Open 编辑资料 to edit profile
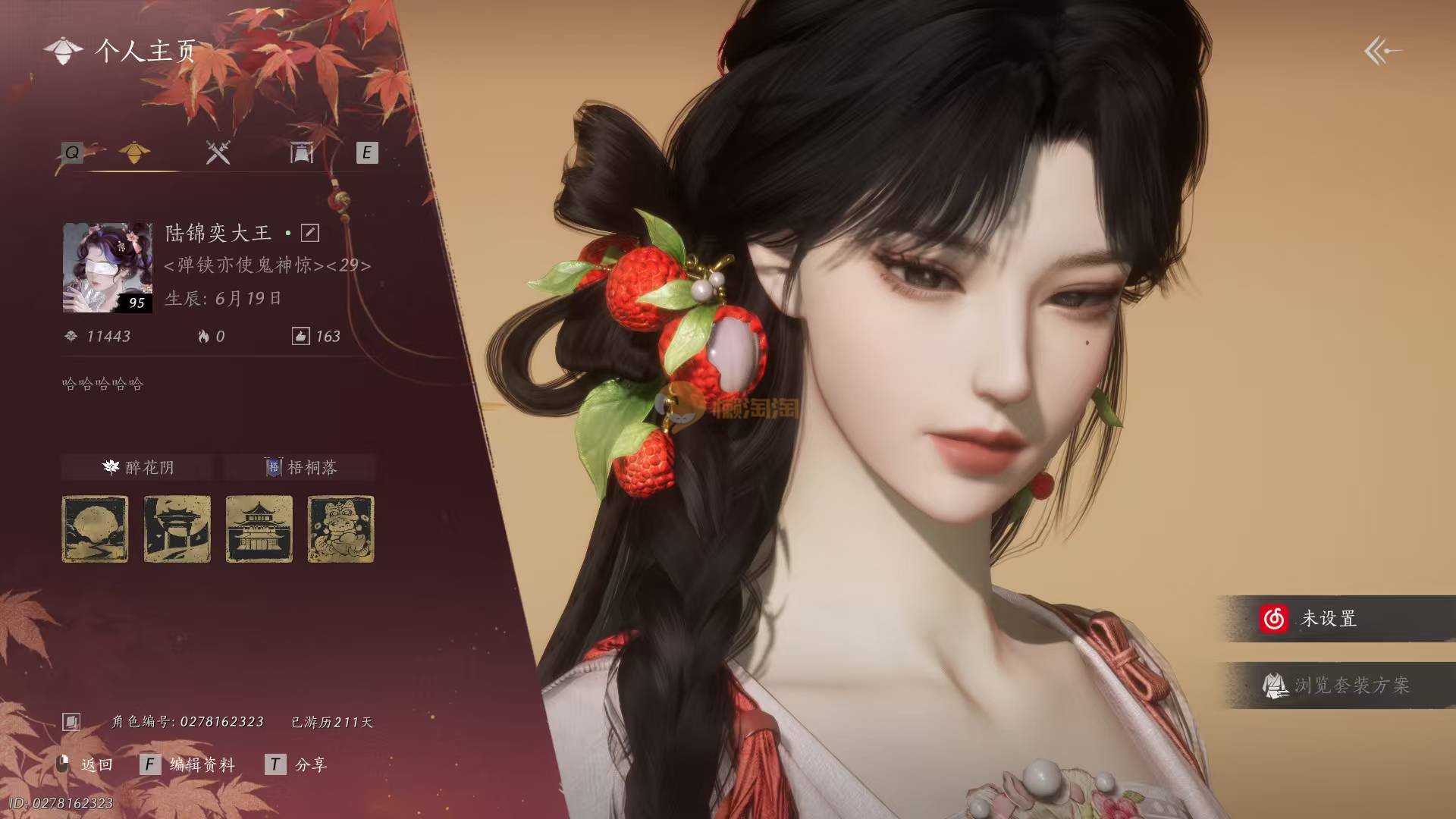Image resolution: width=1456 pixels, height=819 pixels. click(188, 764)
